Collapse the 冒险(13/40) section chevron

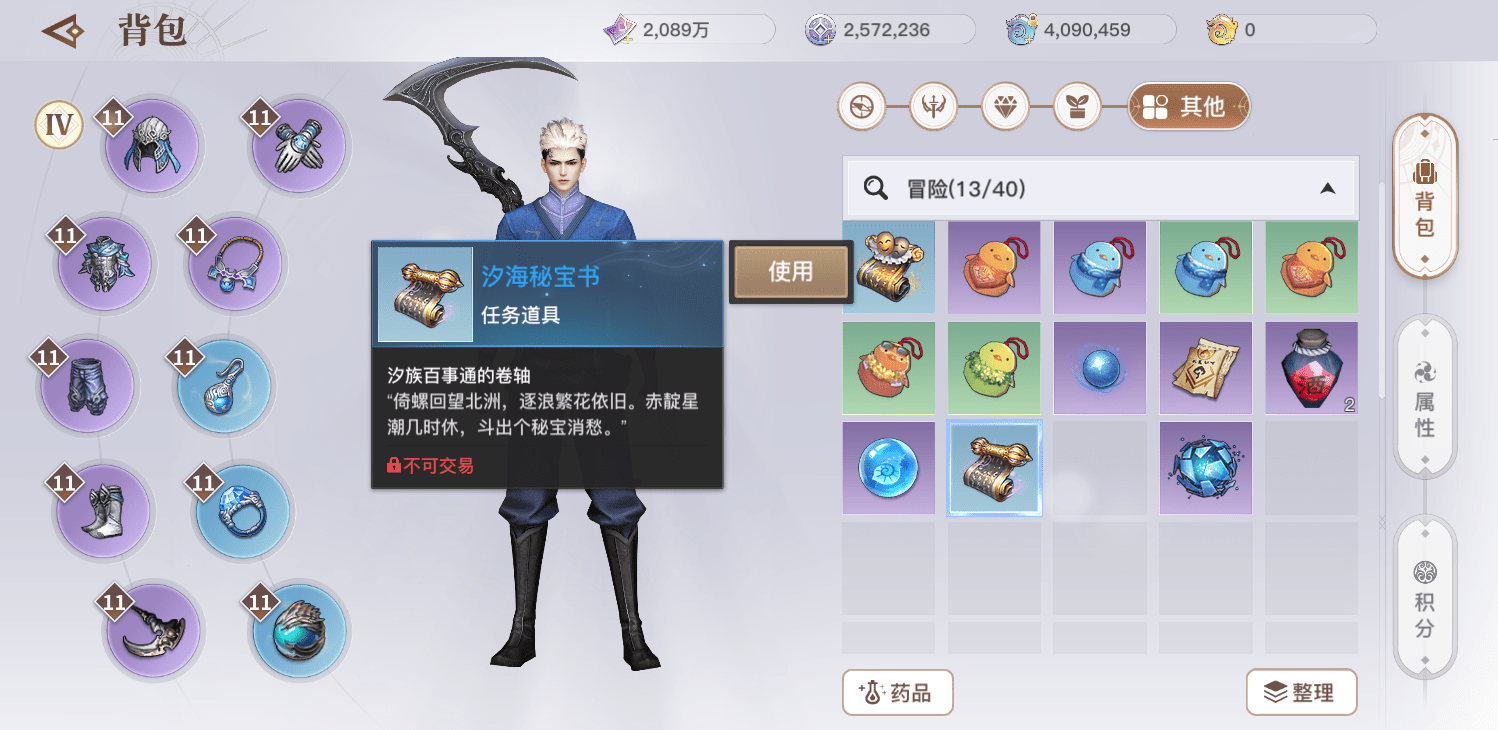point(1328,188)
